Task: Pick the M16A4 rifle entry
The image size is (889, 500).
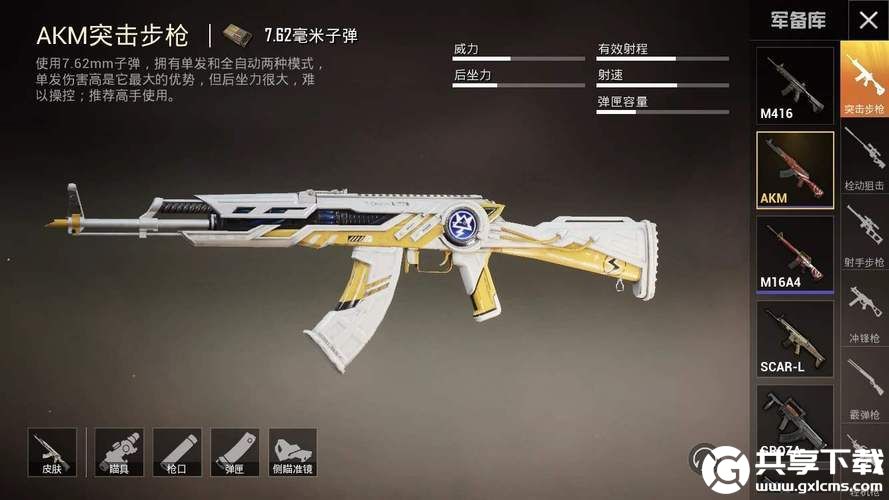Action: coord(795,254)
